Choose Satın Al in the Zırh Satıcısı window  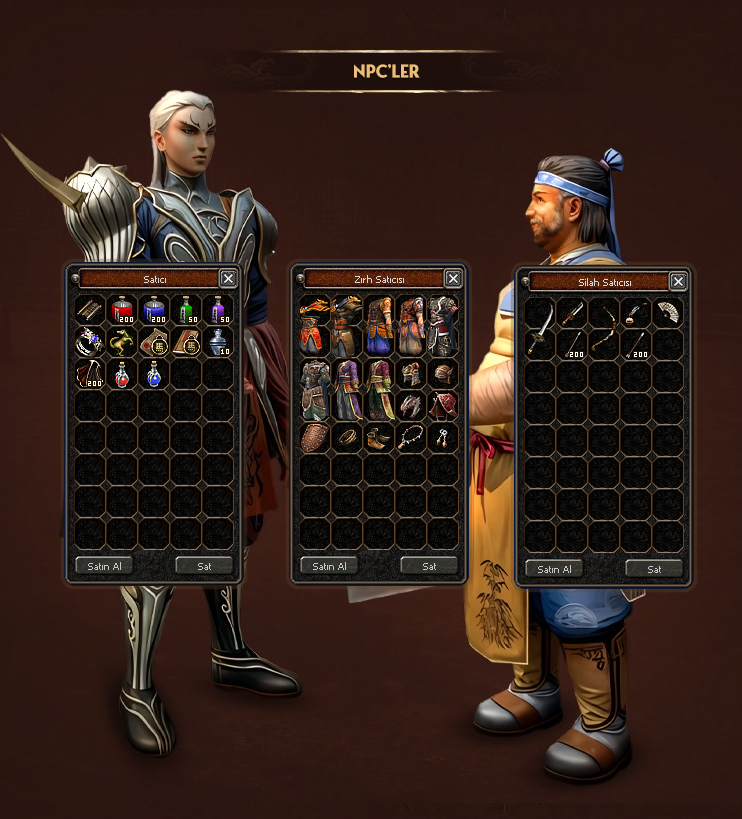(x=329, y=566)
